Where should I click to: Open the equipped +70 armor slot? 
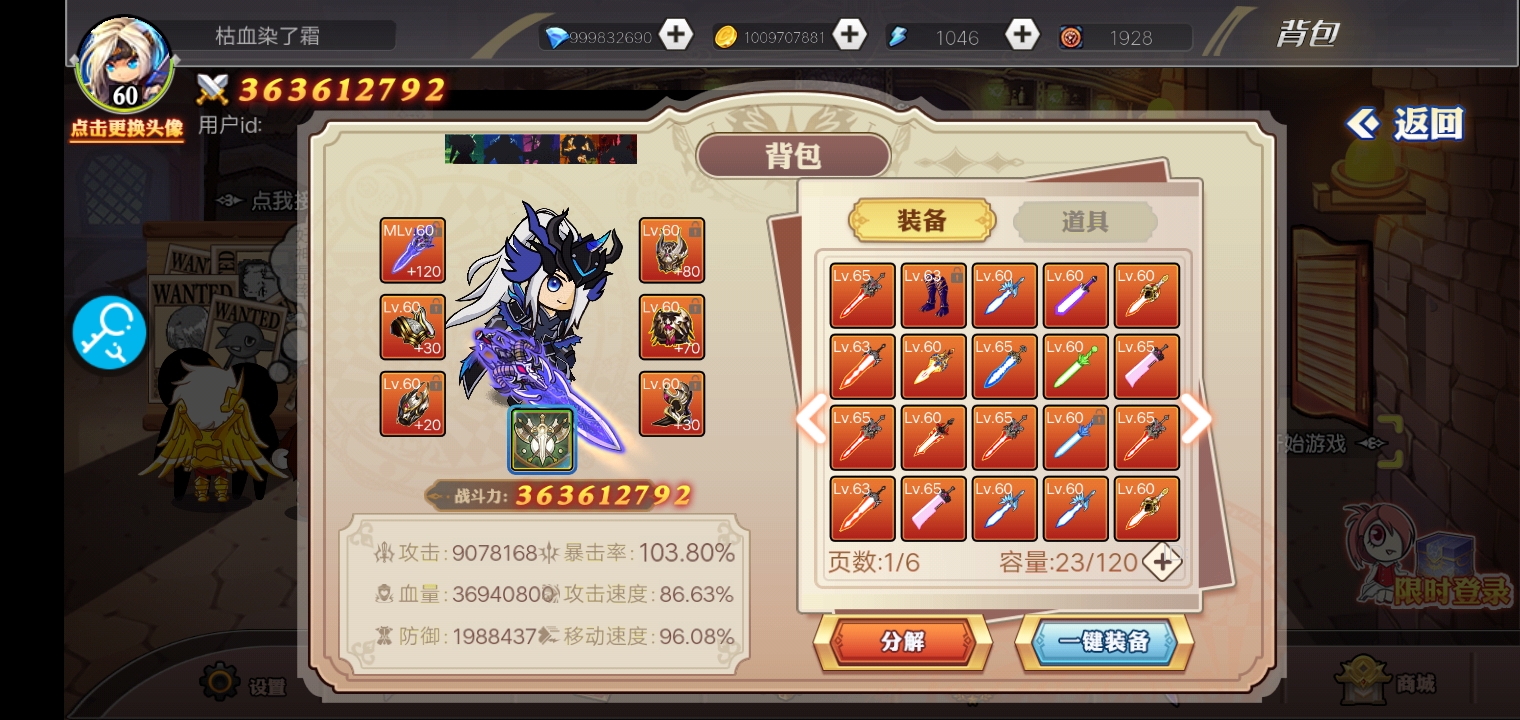coord(672,327)
